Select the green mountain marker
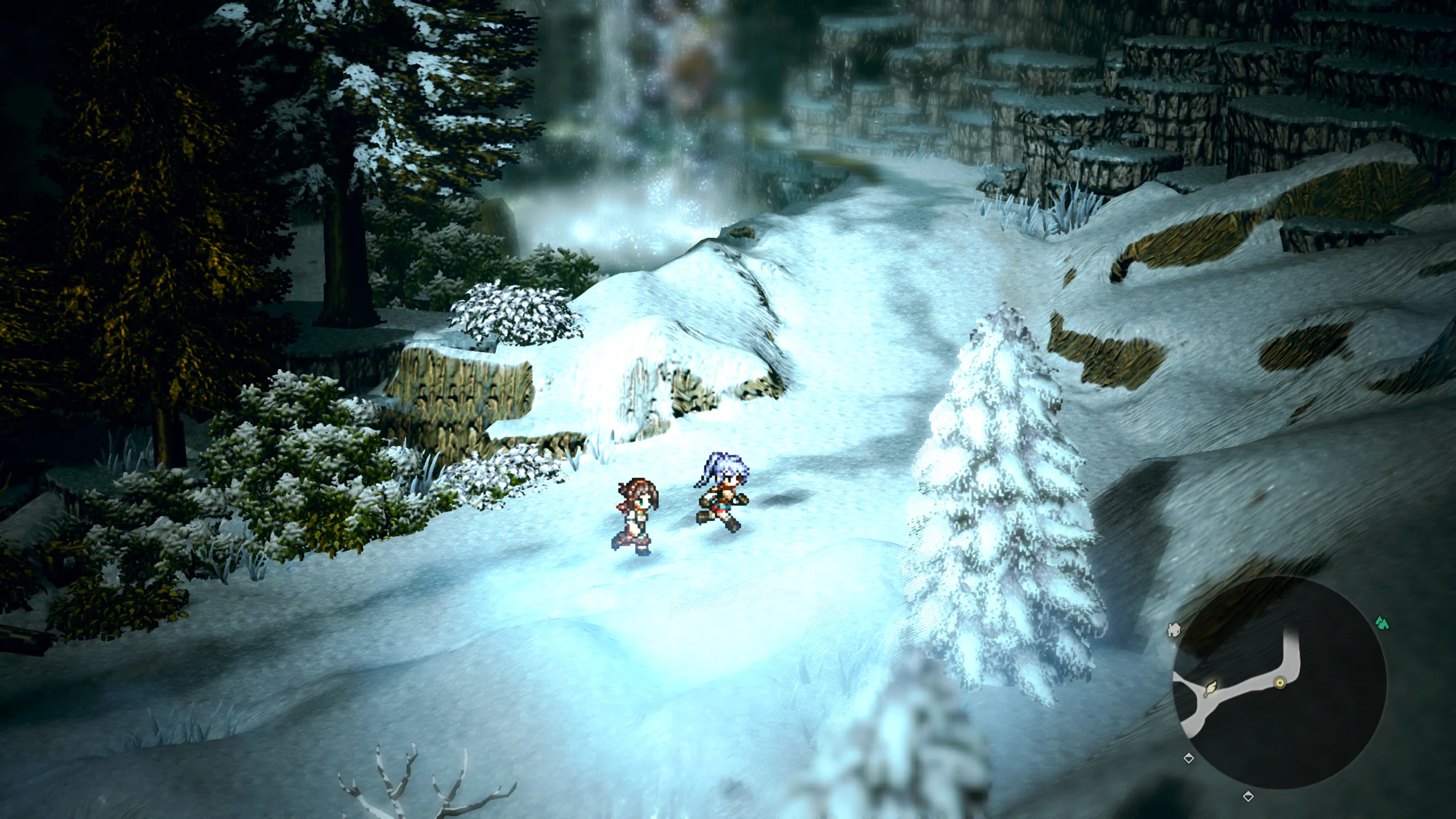 coord(1382,623)
